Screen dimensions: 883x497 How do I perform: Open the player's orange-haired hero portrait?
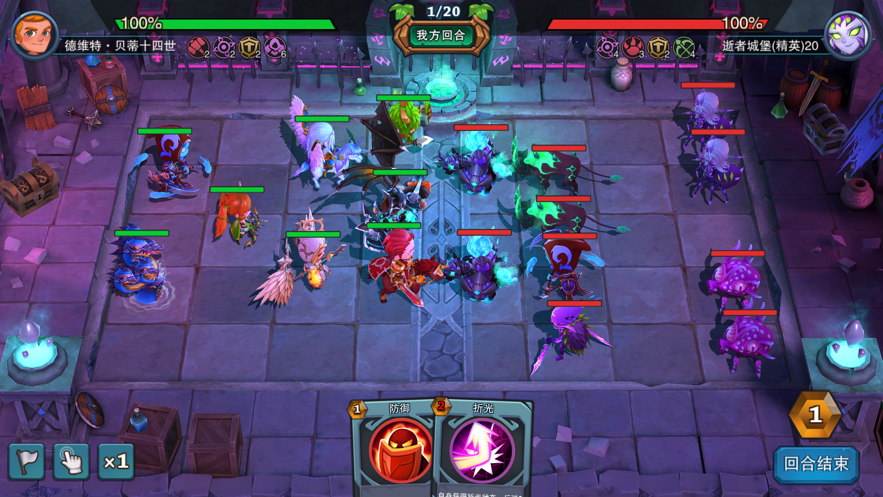click(x=33, y=33)
